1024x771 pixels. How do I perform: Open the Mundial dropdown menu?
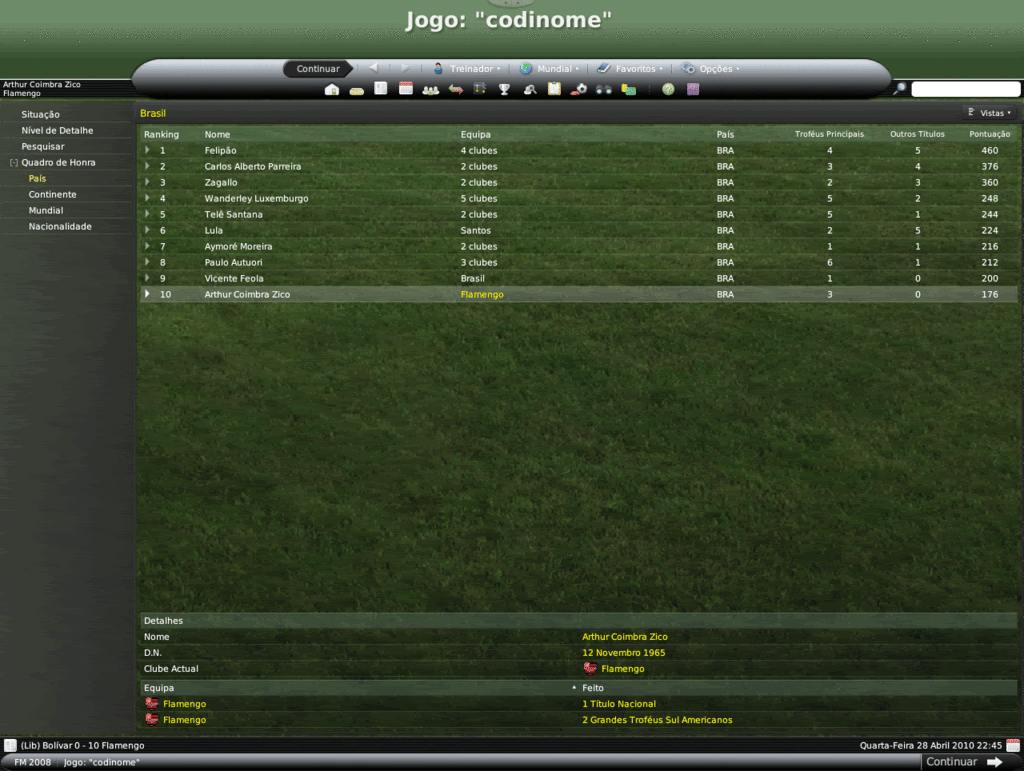pyautogui.click(x=550, y=69)
